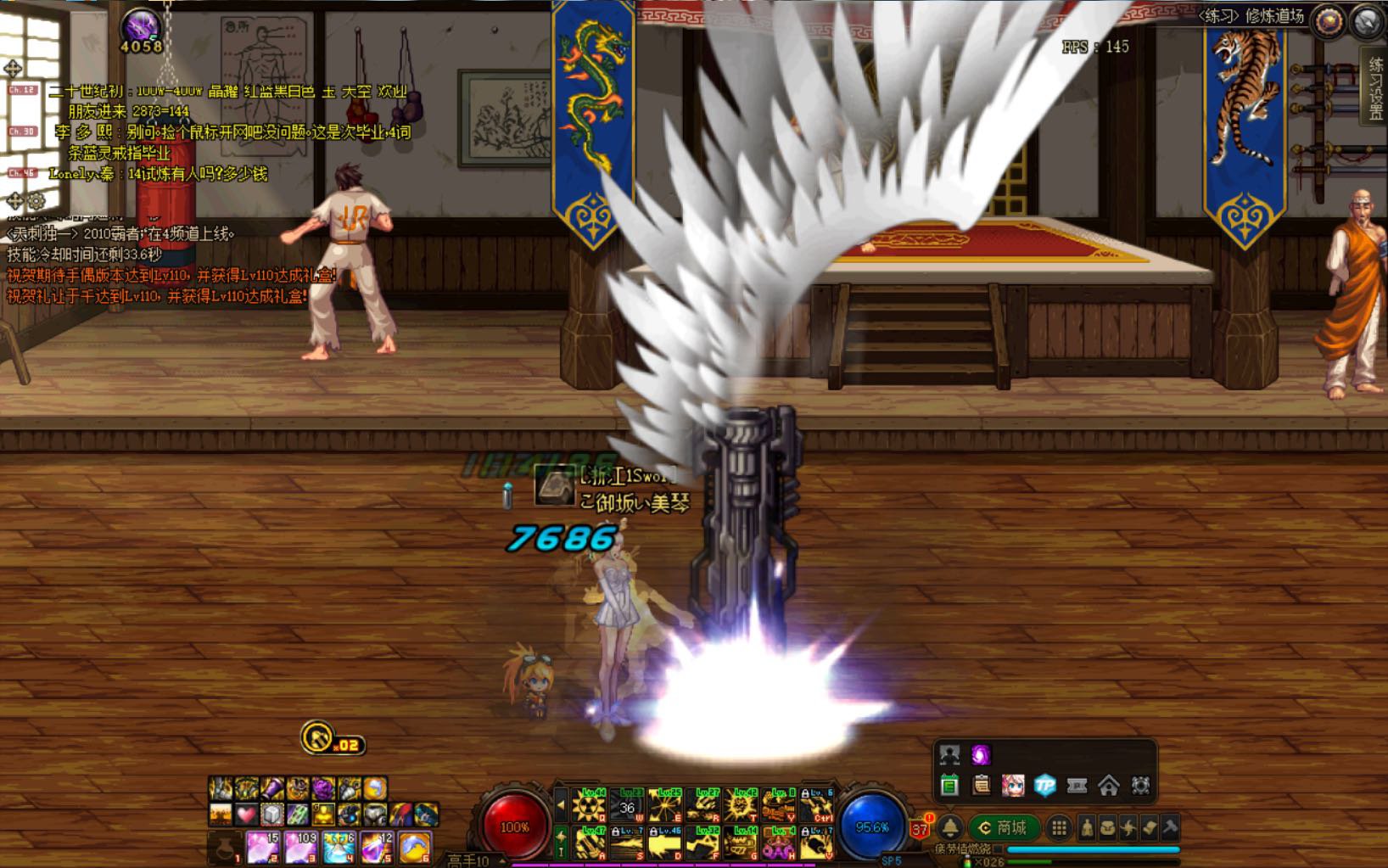Click the green calendar icon
The image size is (1388, 868).
(949, 786)
